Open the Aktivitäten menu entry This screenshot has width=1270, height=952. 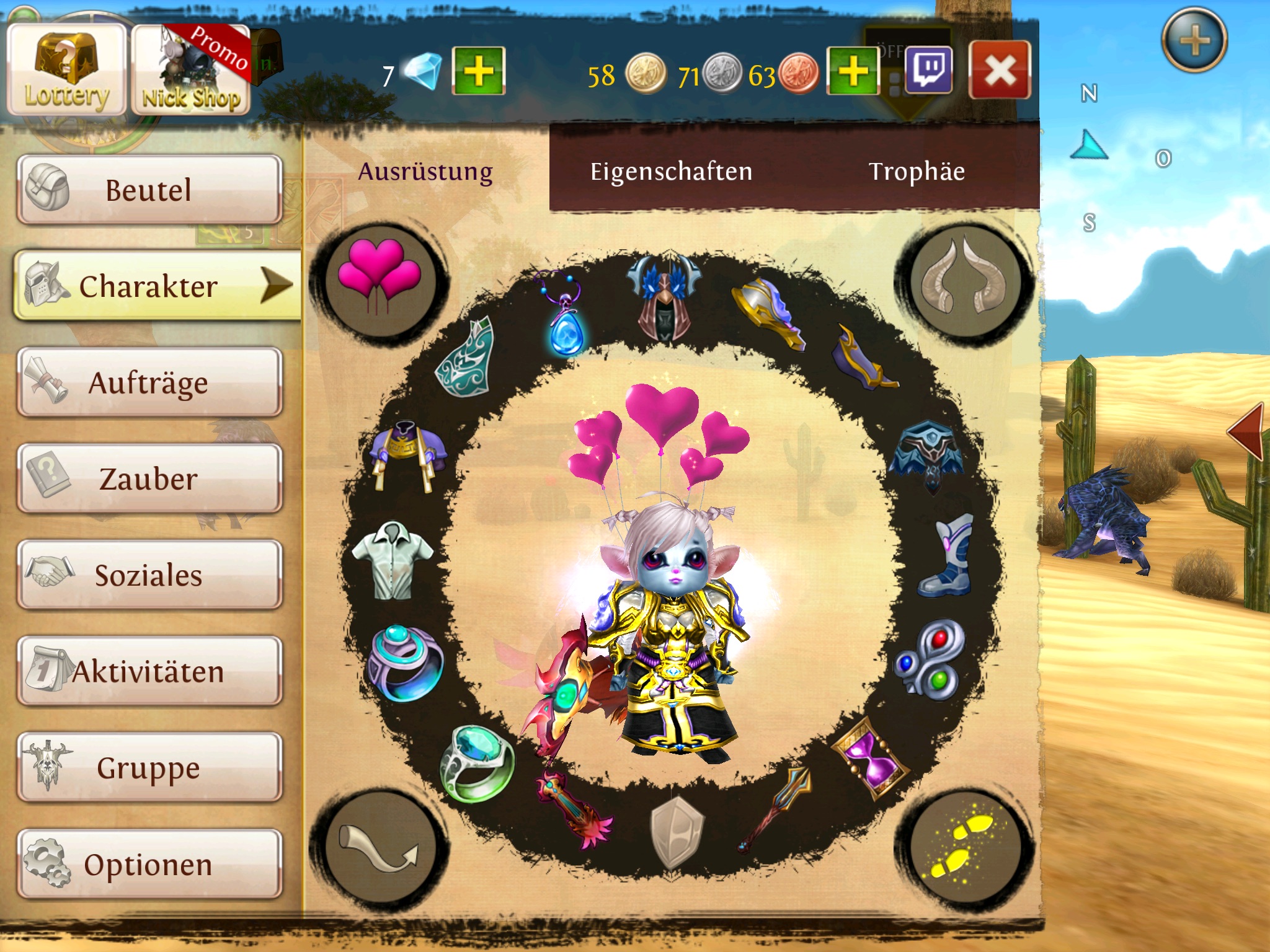149,671
